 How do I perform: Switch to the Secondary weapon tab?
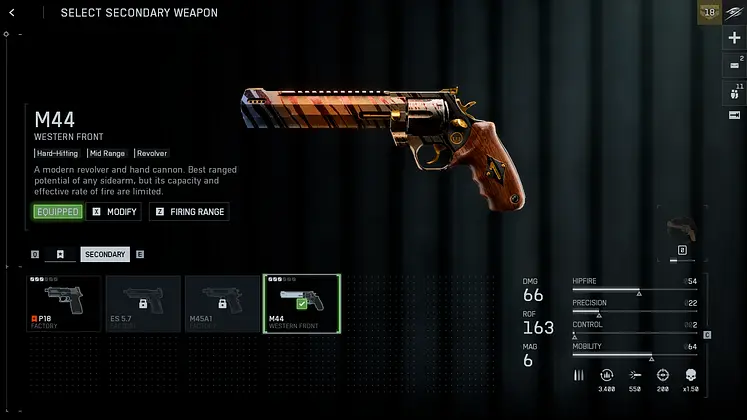105,255
